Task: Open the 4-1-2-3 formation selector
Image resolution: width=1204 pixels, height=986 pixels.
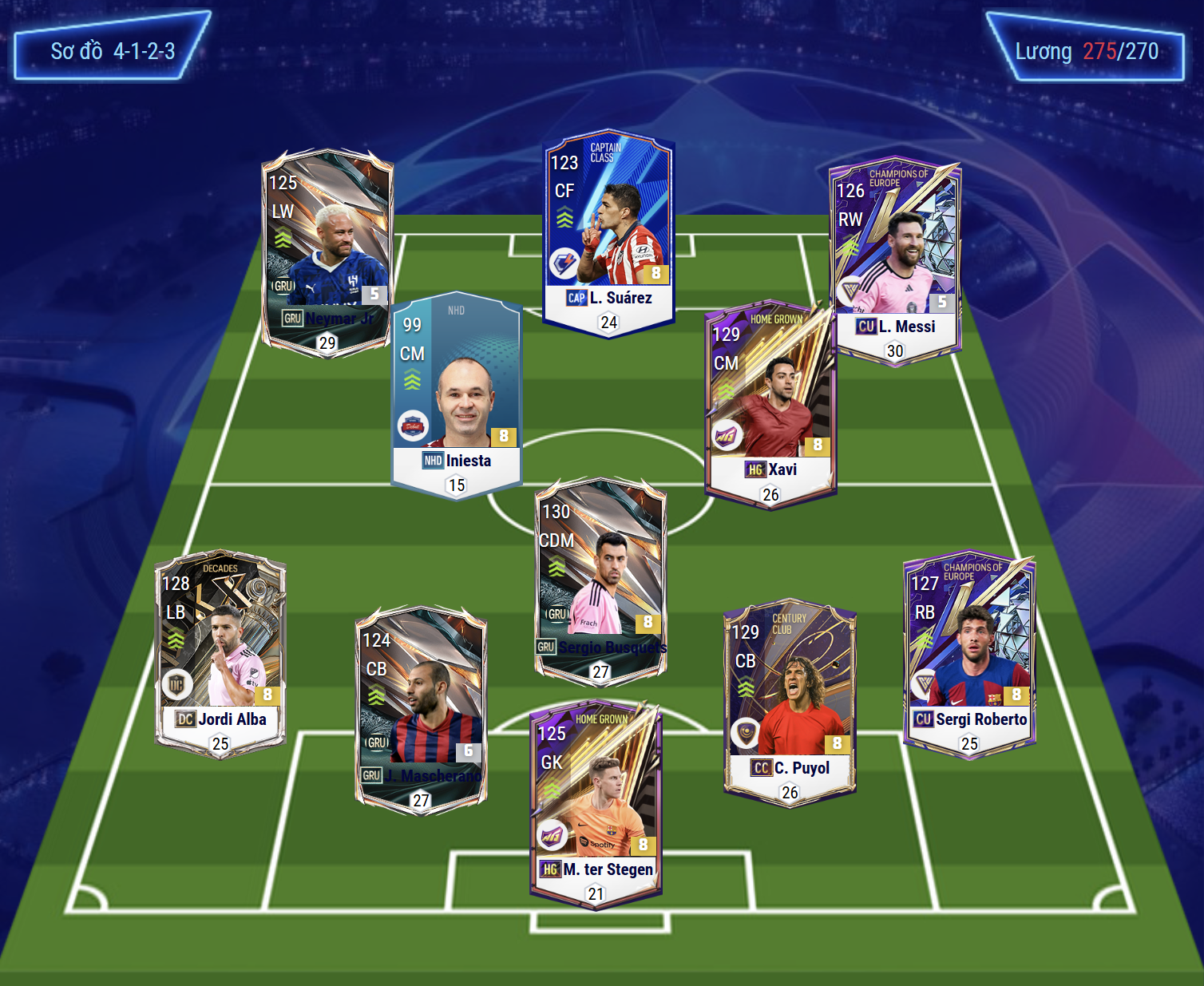Action: [112, 51]
